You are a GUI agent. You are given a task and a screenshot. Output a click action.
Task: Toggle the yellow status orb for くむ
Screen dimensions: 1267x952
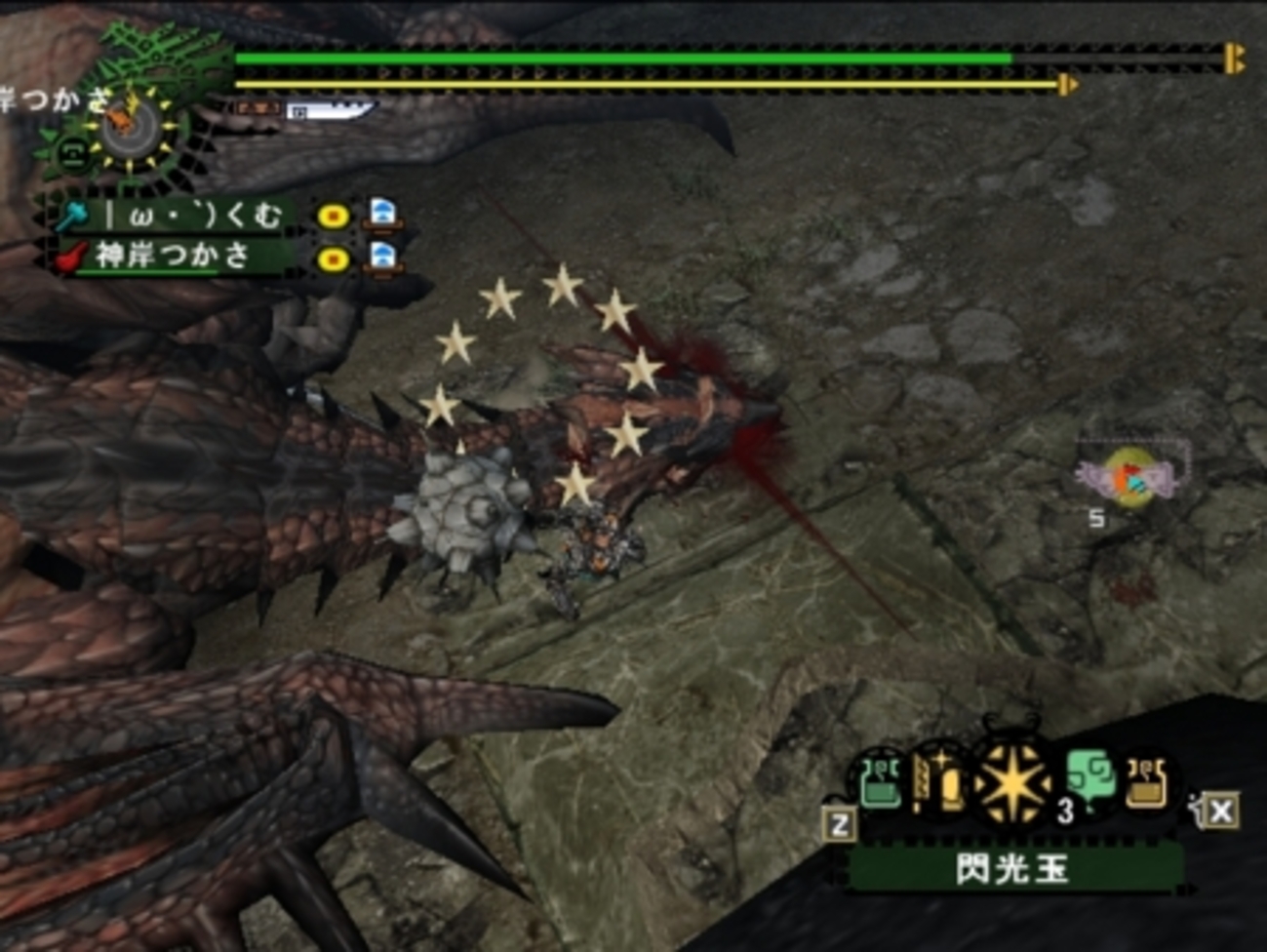click(333, 217)
